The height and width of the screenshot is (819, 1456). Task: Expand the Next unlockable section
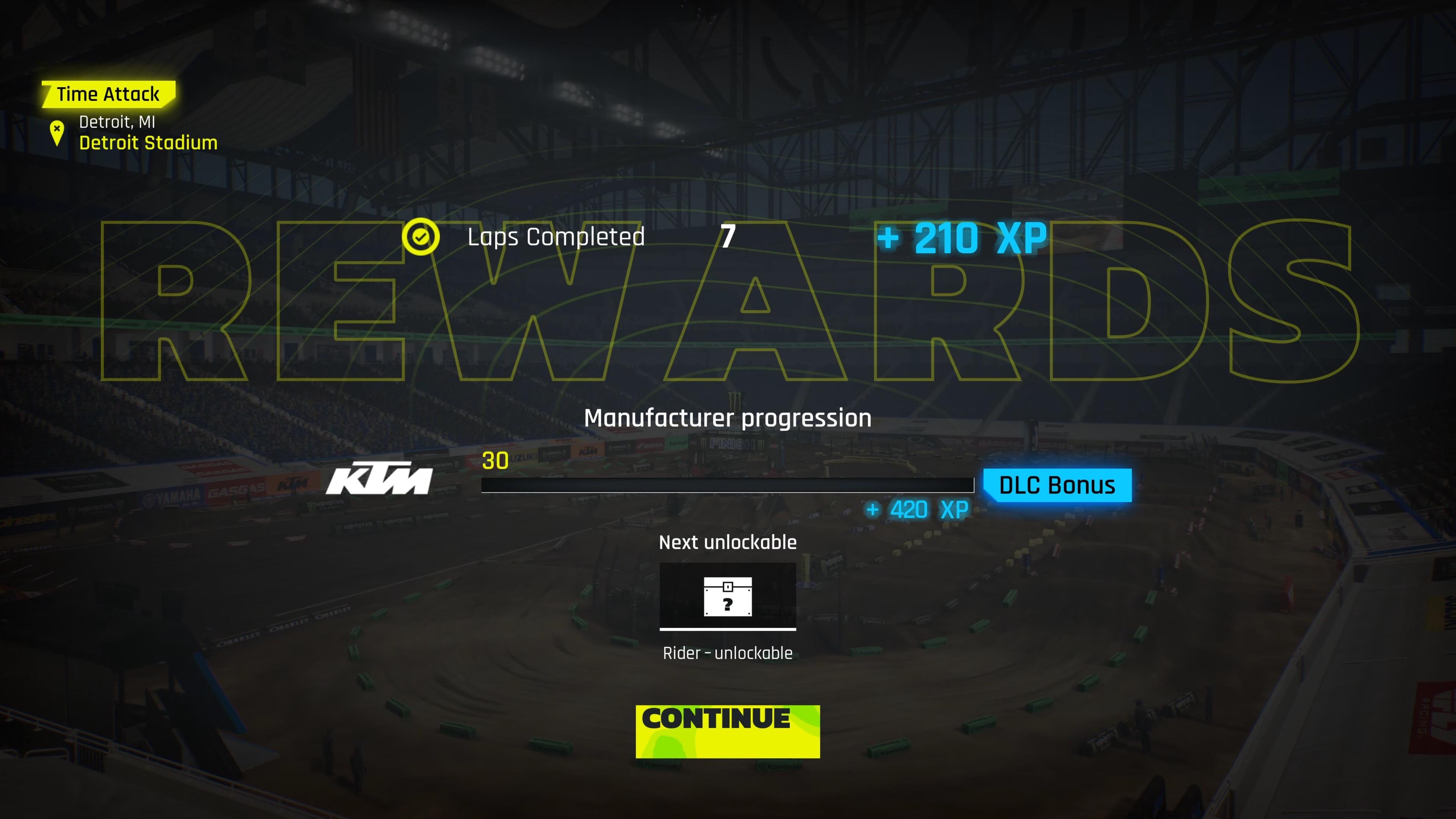point(728,541)
